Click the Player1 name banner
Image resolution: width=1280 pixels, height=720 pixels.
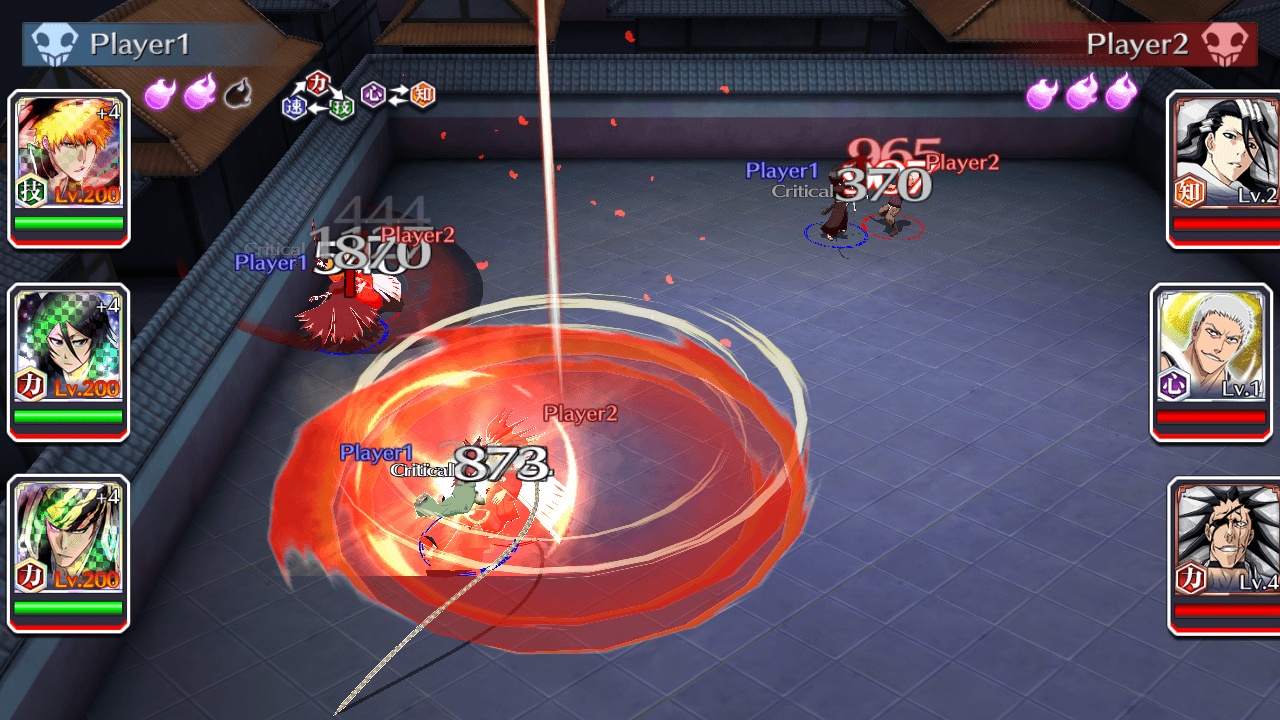pyautogui.click(x=140, y=43)
